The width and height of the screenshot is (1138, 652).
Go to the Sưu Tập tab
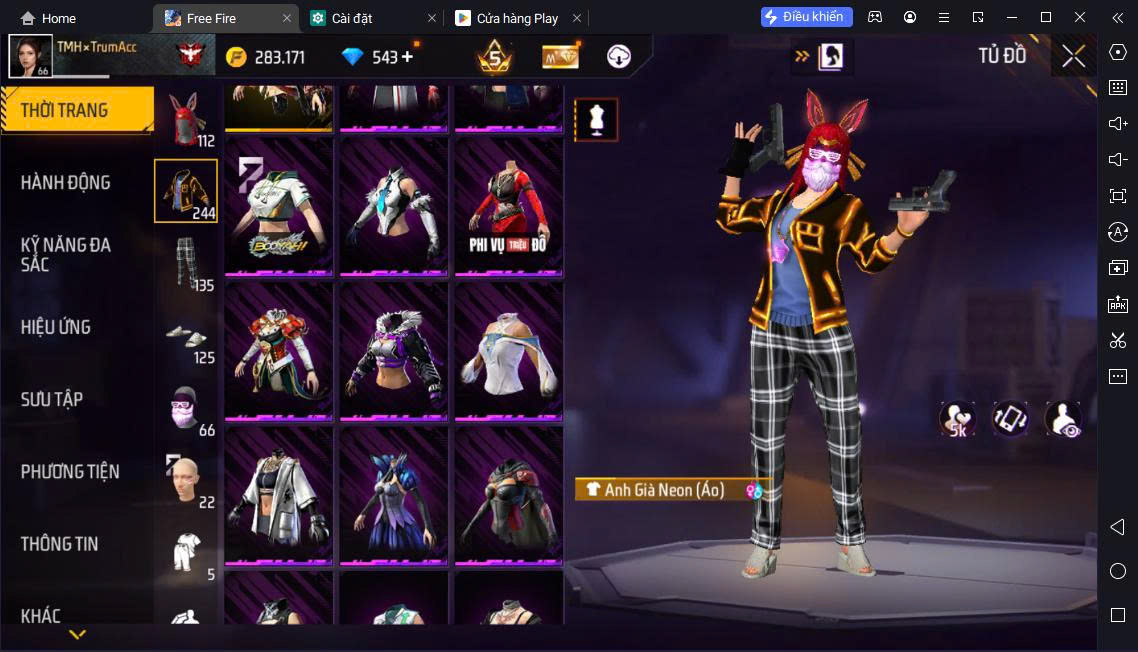(52, 399)
